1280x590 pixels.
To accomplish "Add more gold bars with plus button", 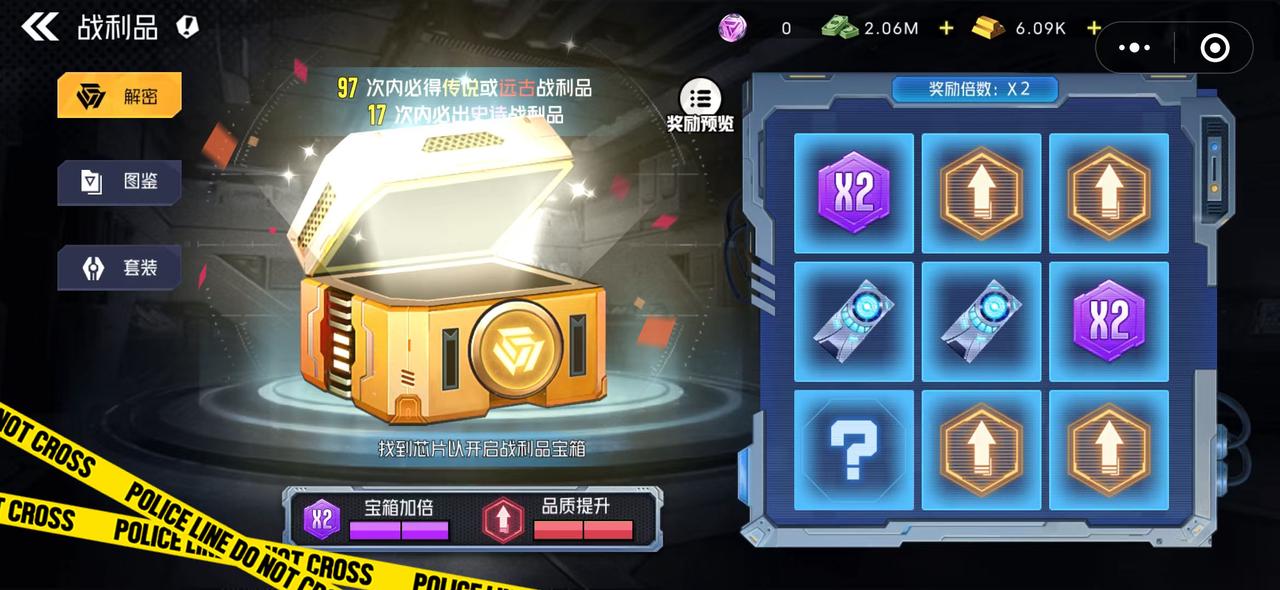I will pyautogui.click(x=1093, y=28).
